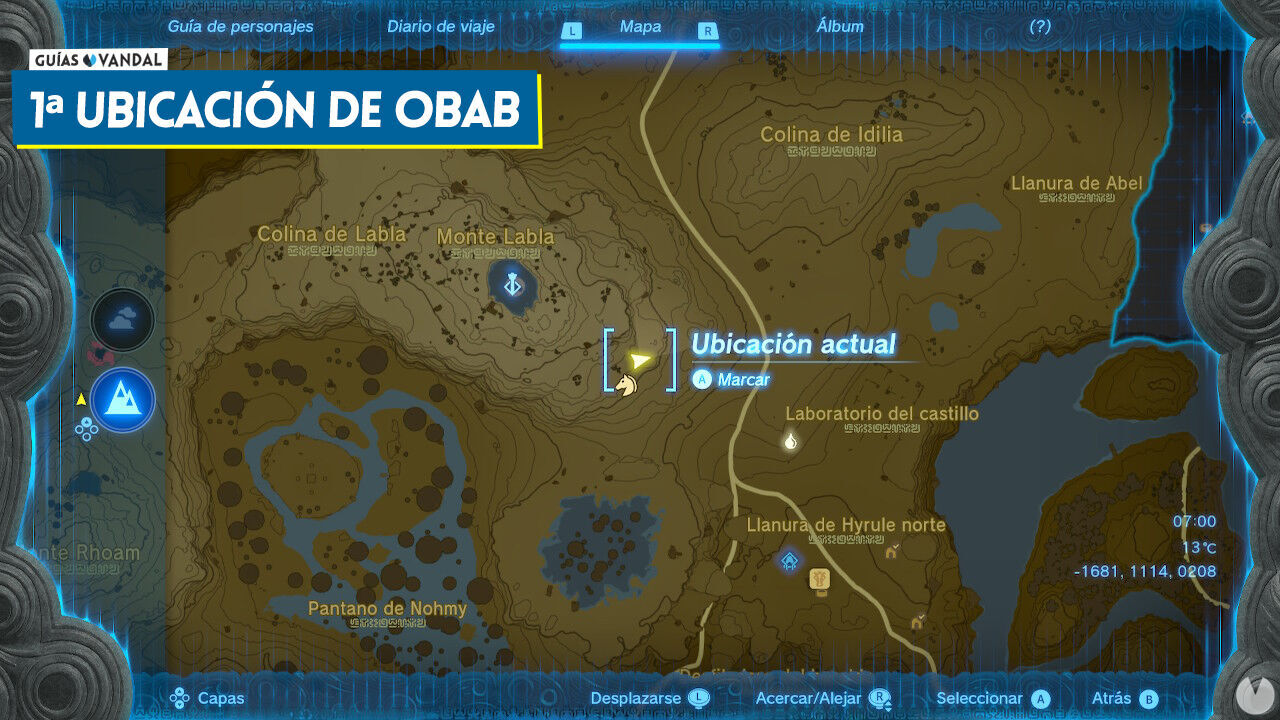Viewport: 1280px width, 720px height.
Task: Click the horse head icon at current location
Action: click(x=625, y=385)
